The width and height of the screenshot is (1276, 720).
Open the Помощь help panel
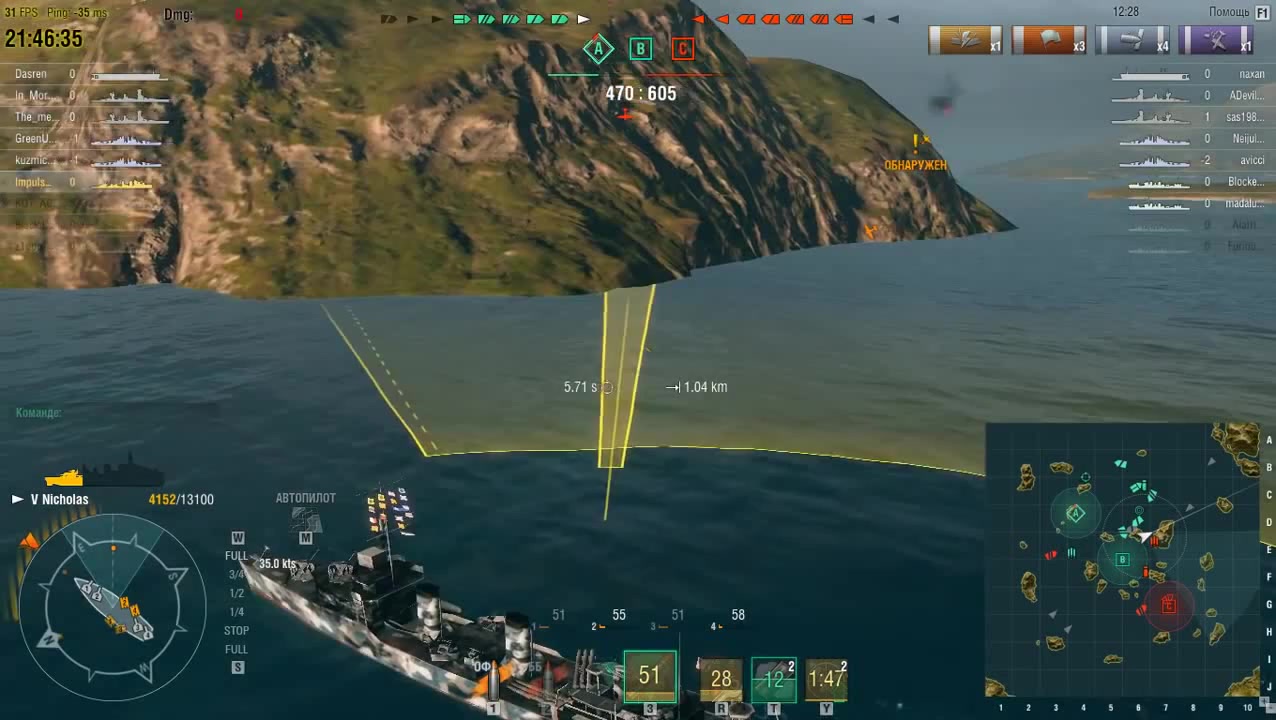[1236, 12]
